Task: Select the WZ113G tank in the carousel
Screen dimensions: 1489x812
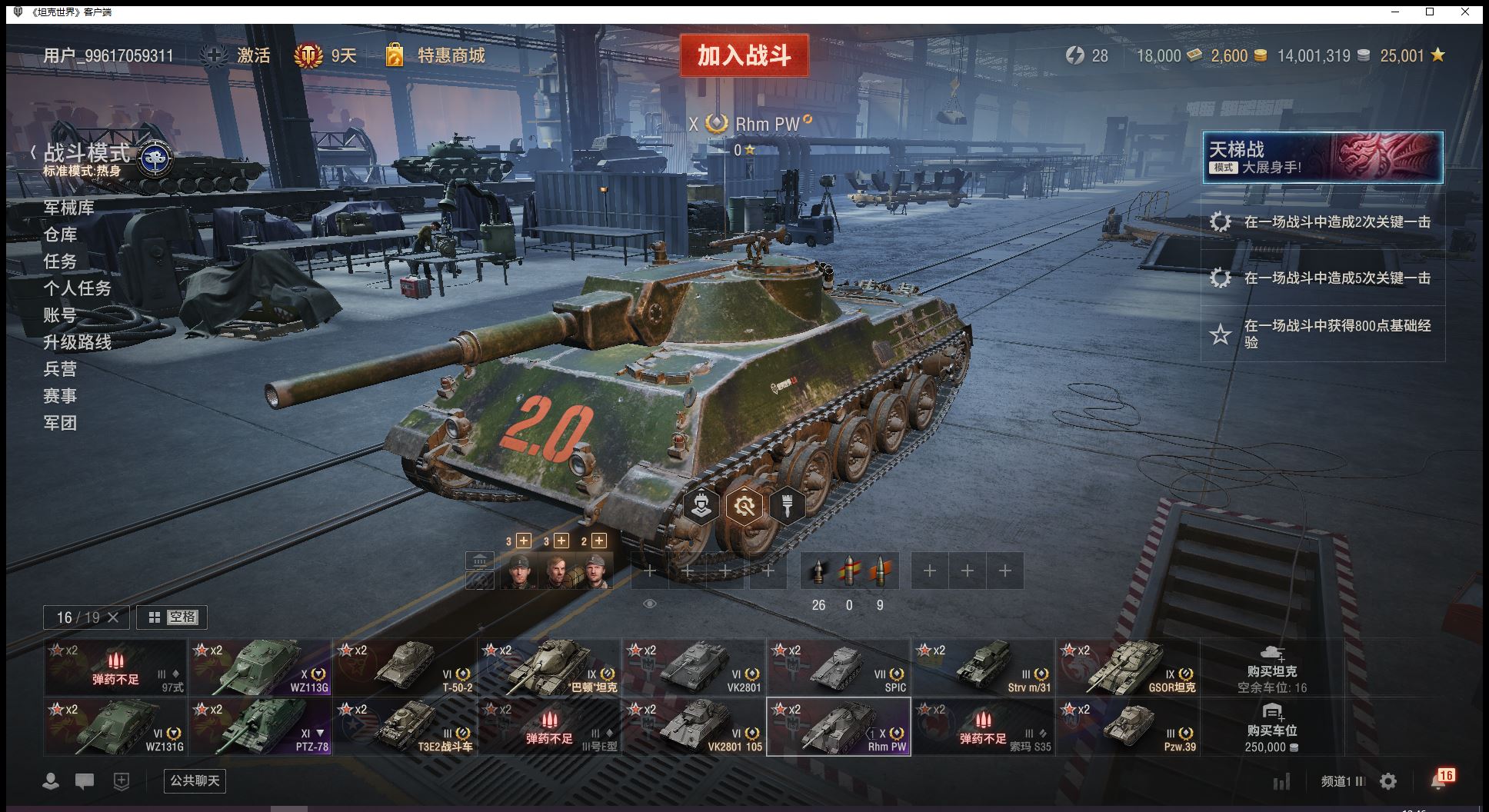Action: click(x=261, y=667)
